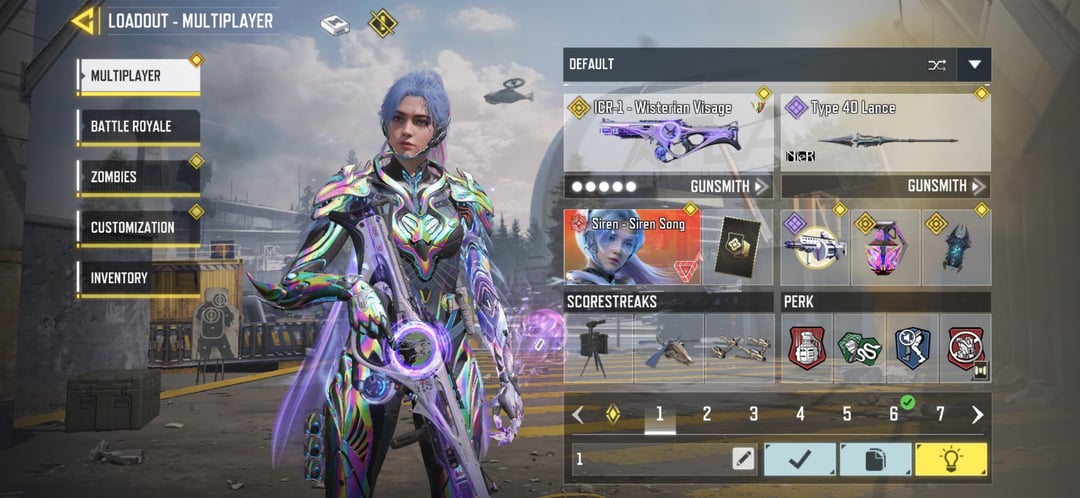Switch to loadout slot 6
The image size is (1080, 498).
pyautogui.click(x=894, y=414)
